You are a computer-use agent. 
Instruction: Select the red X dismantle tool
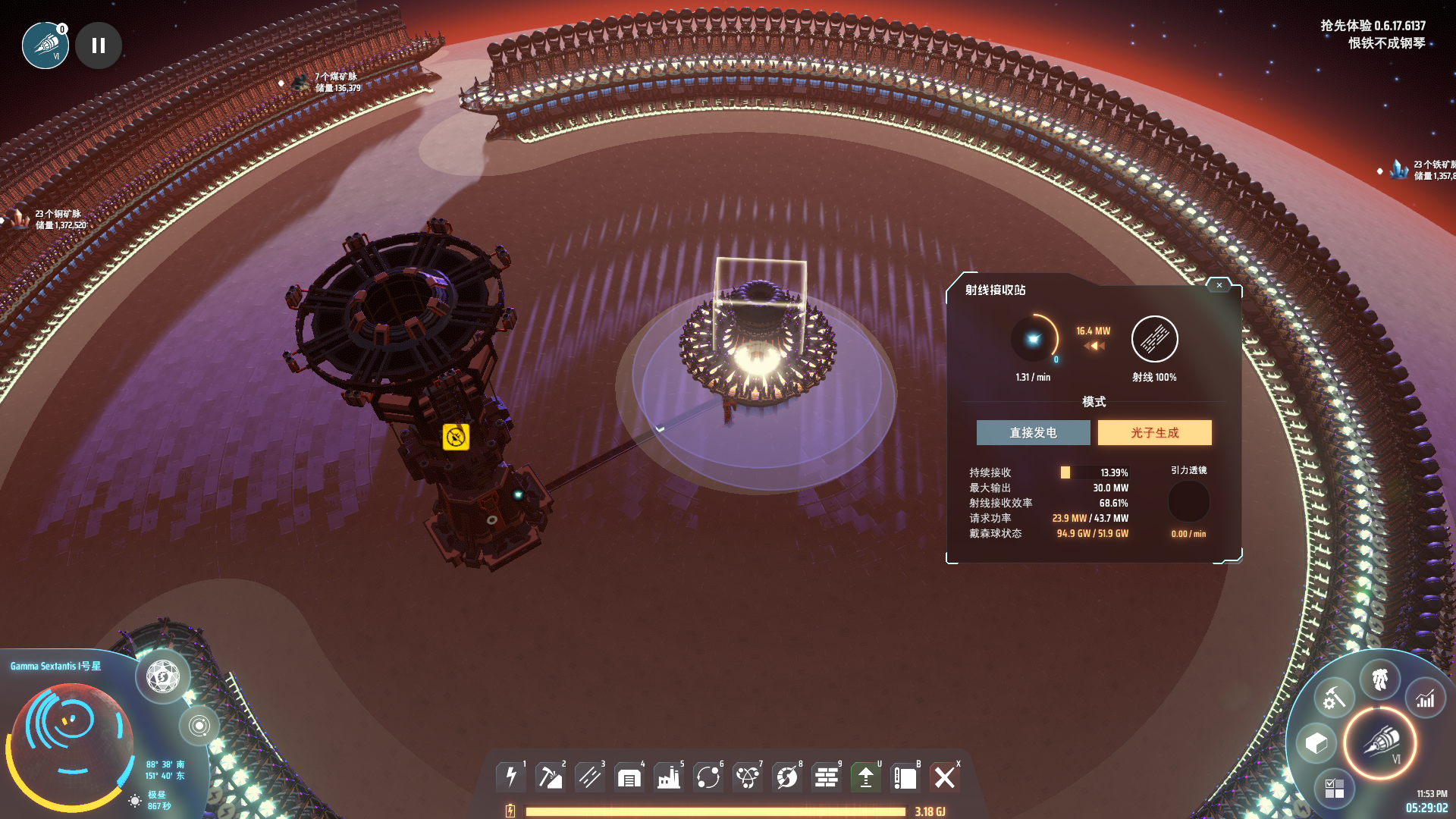(x=945, y=777)
